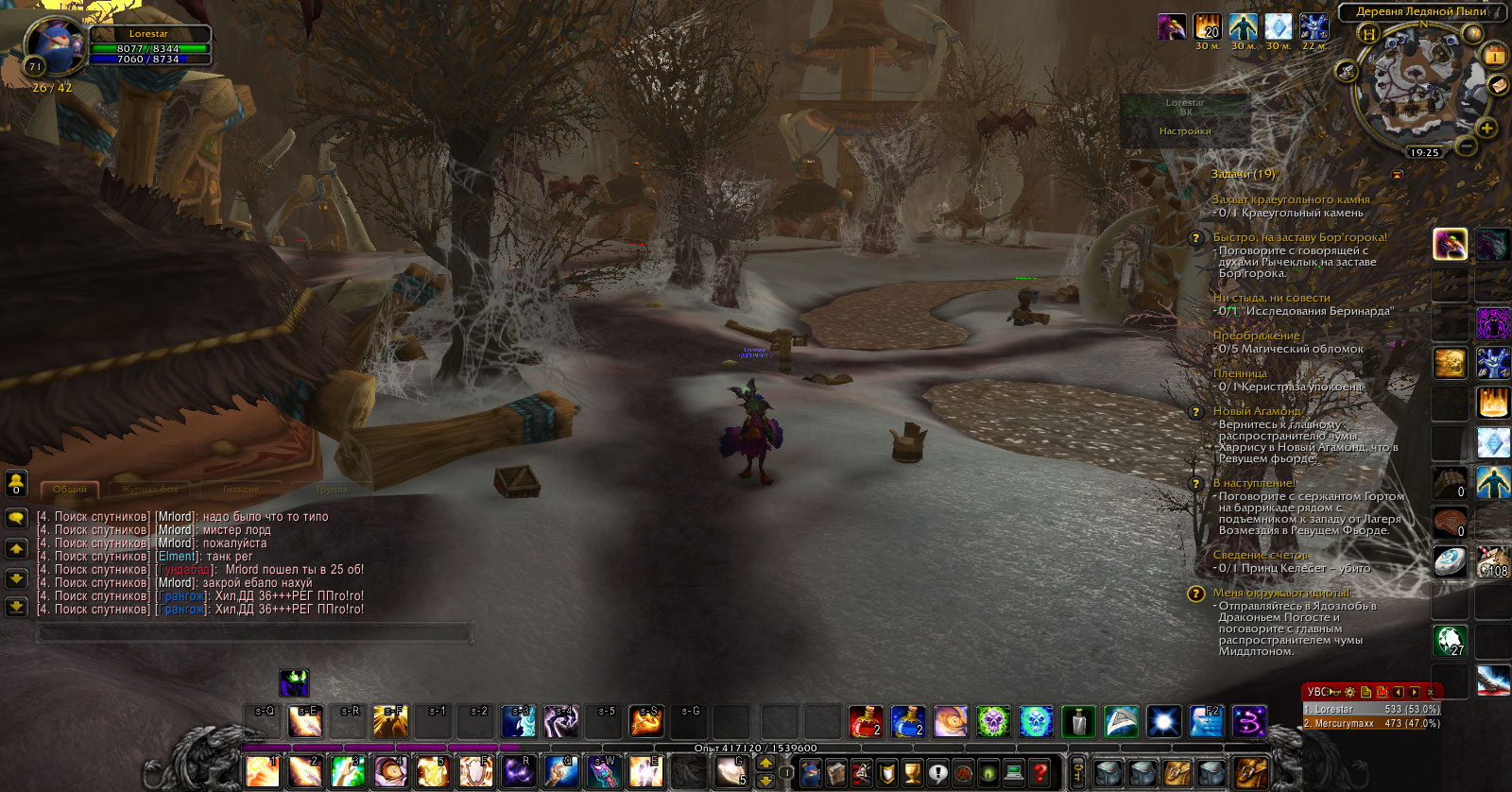The width and height of the screenshot is (1512, 792).
Task: Select the quest Преображение in the tracker
Action: pos(1256,336)
